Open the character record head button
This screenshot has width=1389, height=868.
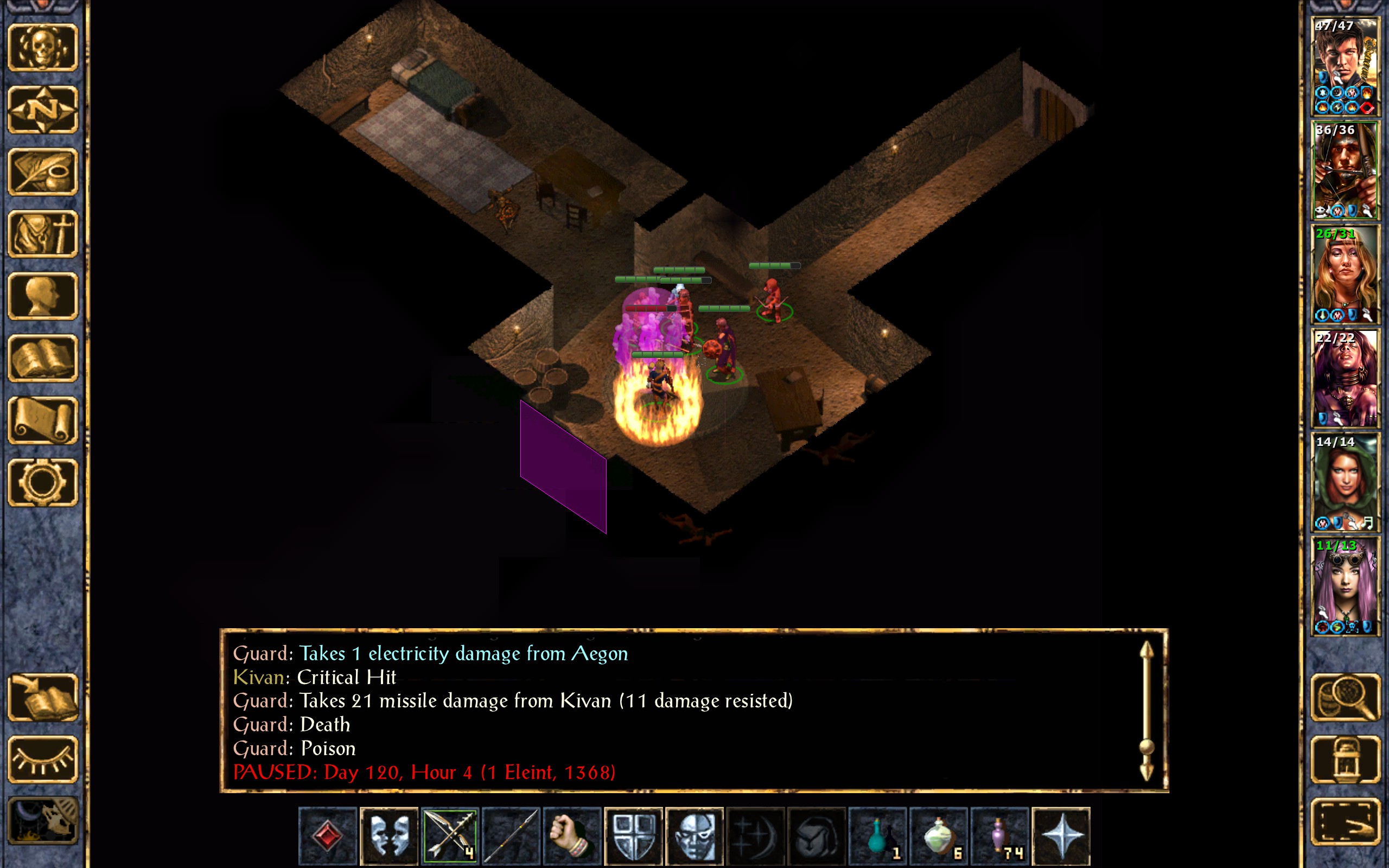[42, 296]
